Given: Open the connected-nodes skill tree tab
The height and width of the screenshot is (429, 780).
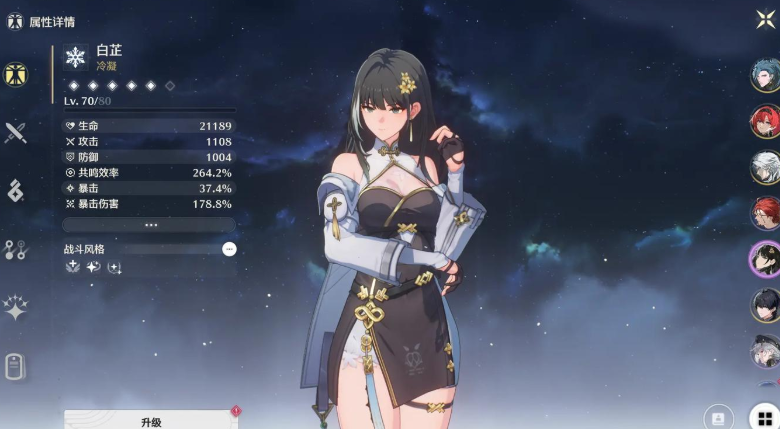Looking at the screenshot, I should pos(15,250).
